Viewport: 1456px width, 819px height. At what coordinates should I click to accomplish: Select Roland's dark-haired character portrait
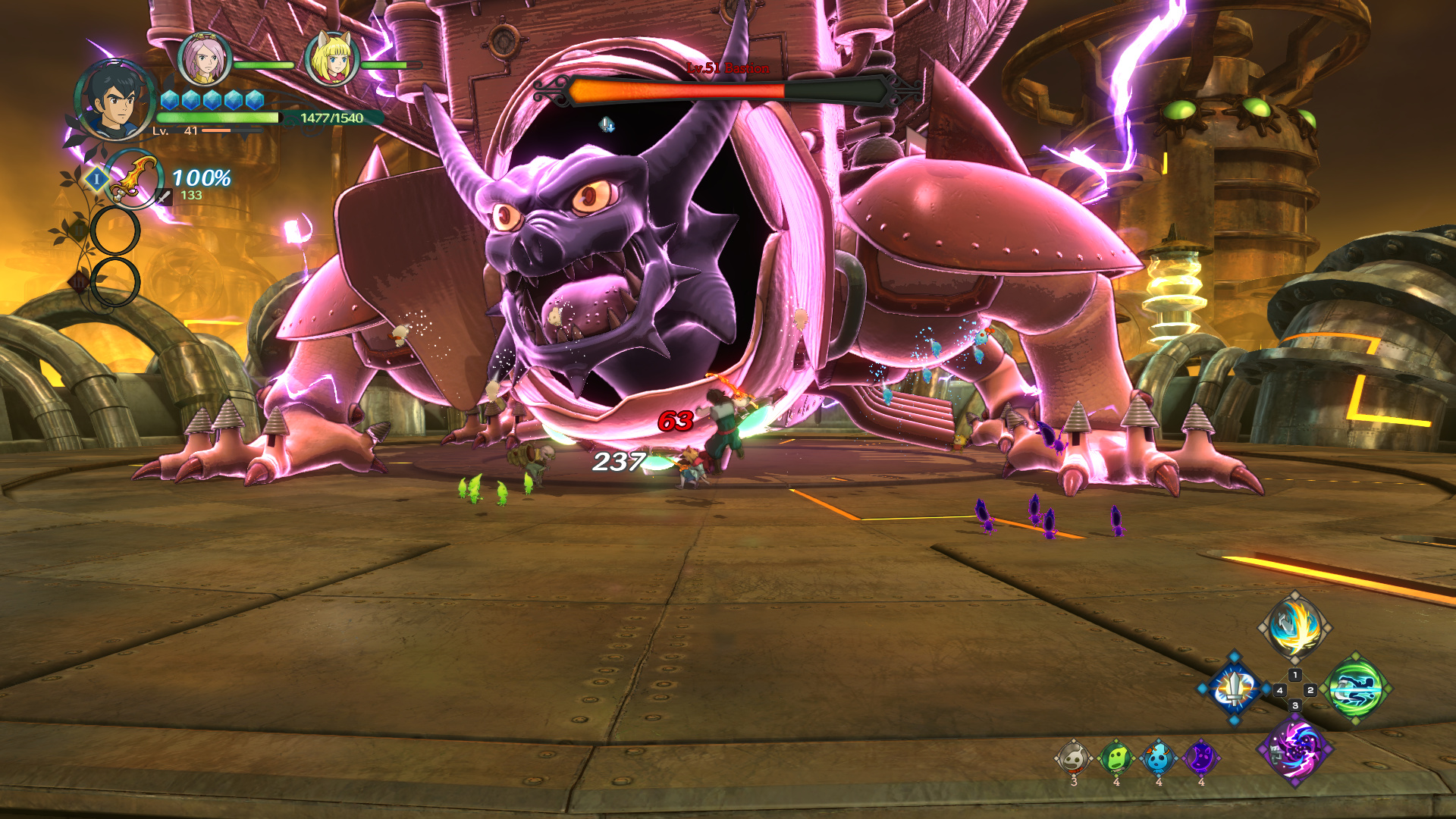[114, 101]
